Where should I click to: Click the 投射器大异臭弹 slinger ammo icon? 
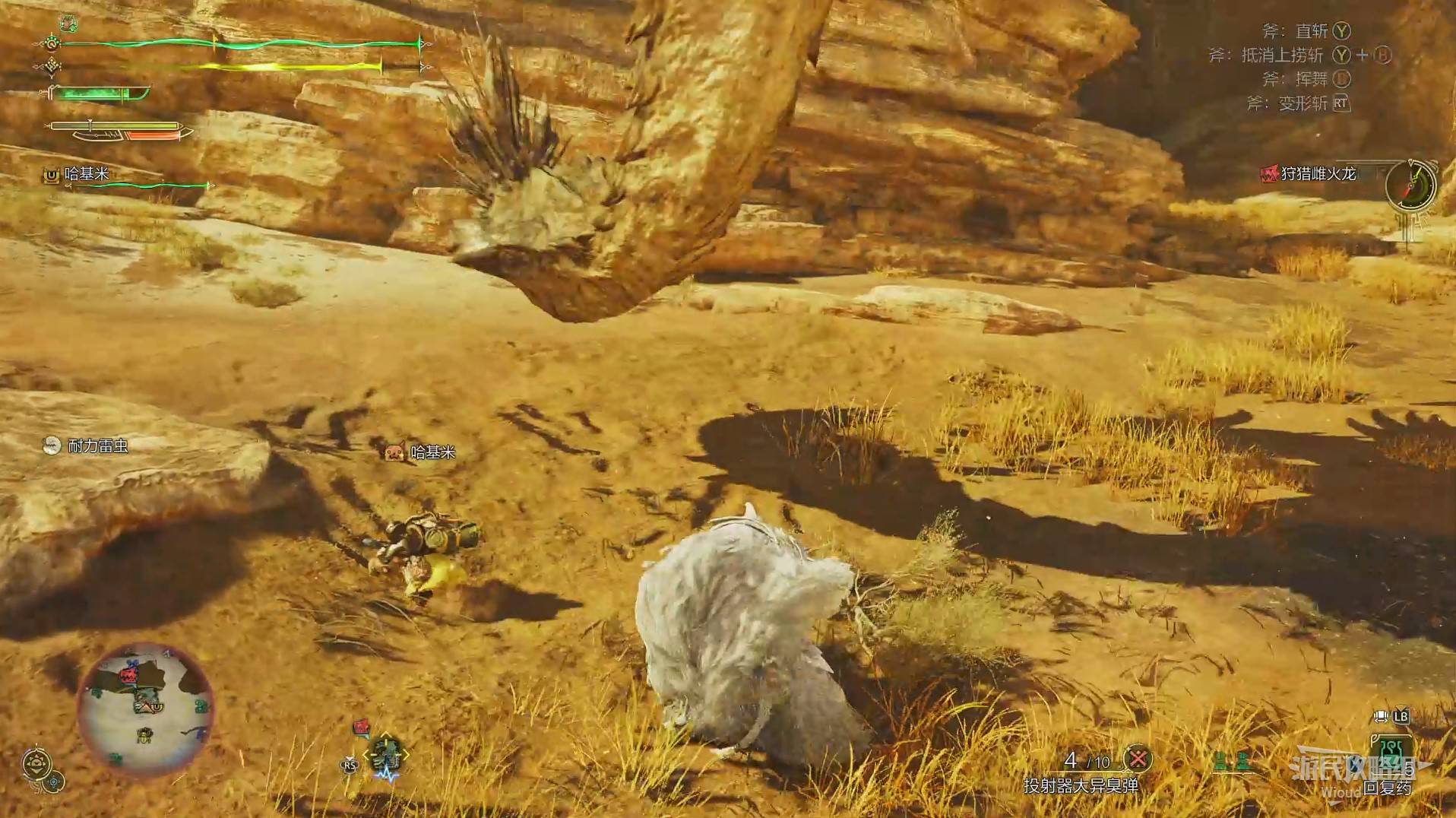1138,759
